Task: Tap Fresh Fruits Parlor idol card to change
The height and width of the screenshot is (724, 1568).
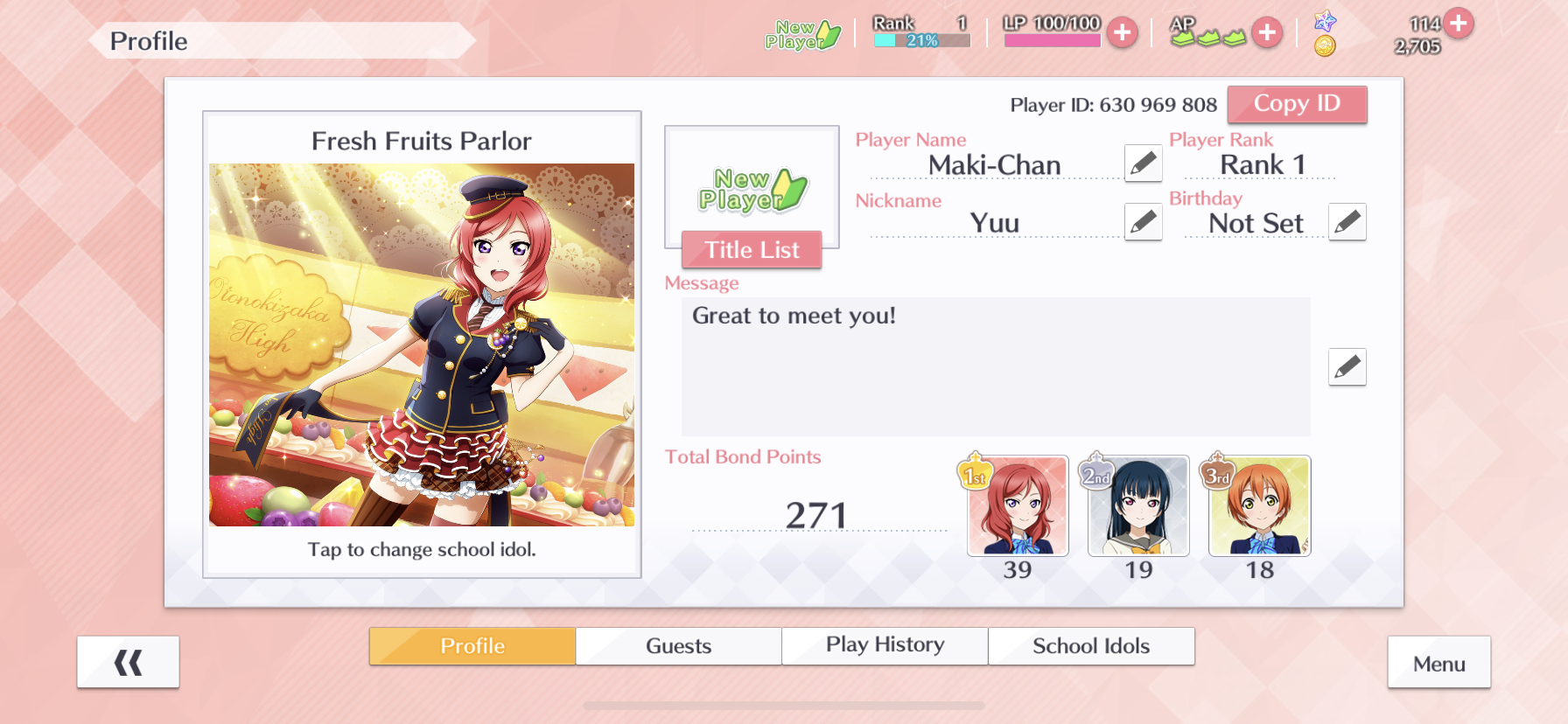Action: (422, 345)
